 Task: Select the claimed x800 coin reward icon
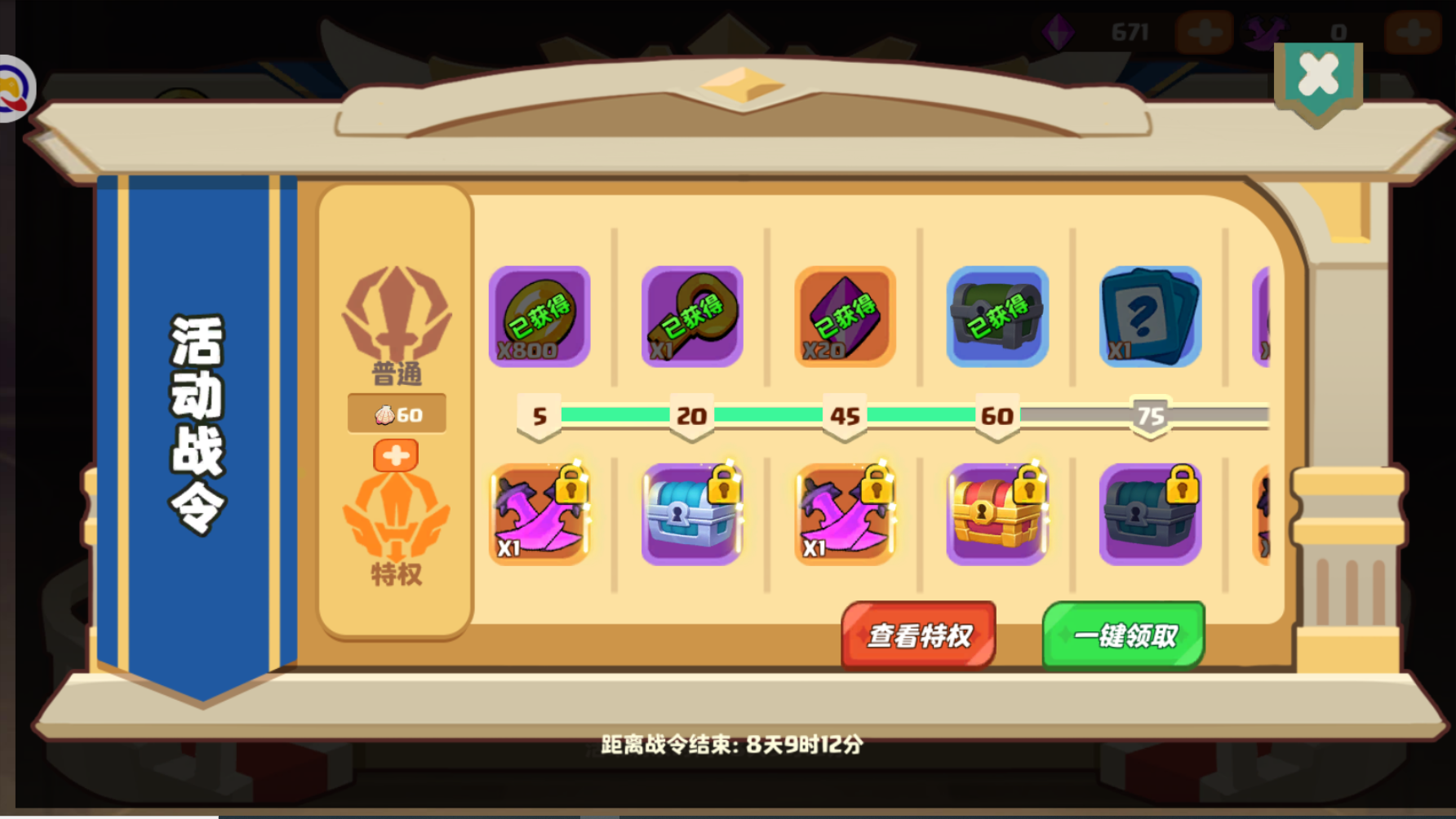539,318
